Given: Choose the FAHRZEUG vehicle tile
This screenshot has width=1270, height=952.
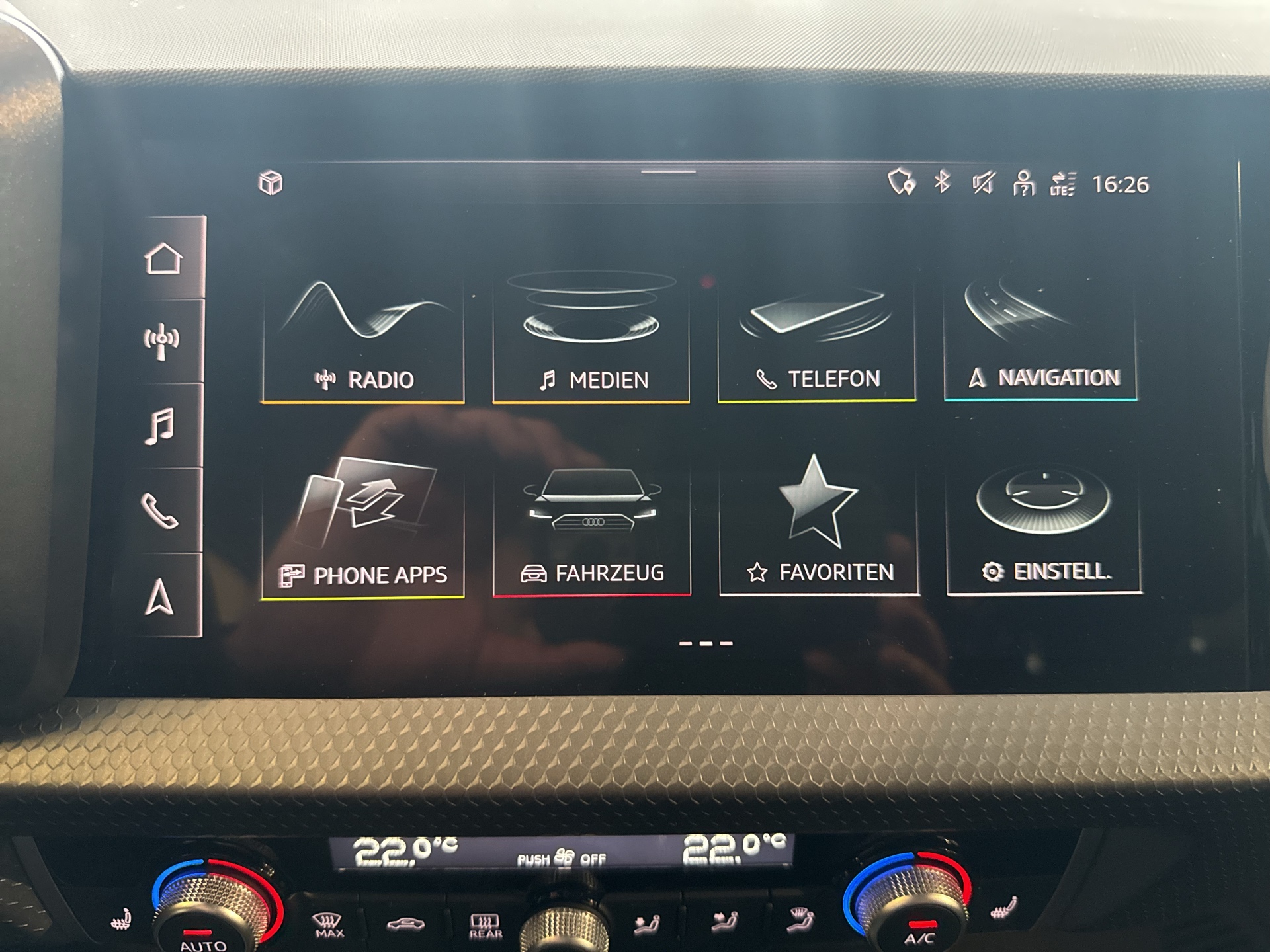Looking at the screenshot, I should click(592, 528).
